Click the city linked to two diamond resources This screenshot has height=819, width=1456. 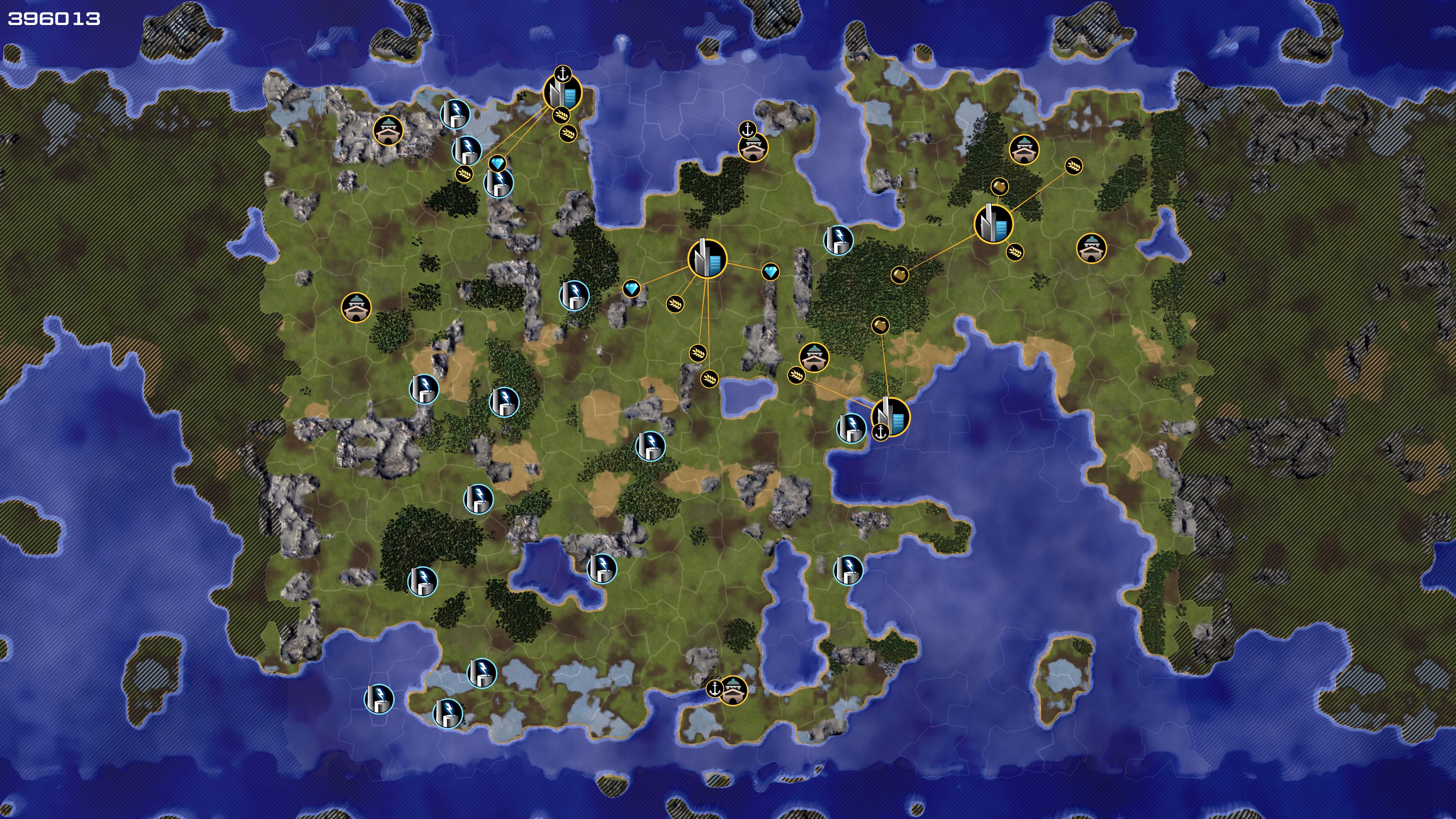tap(706, 258)
